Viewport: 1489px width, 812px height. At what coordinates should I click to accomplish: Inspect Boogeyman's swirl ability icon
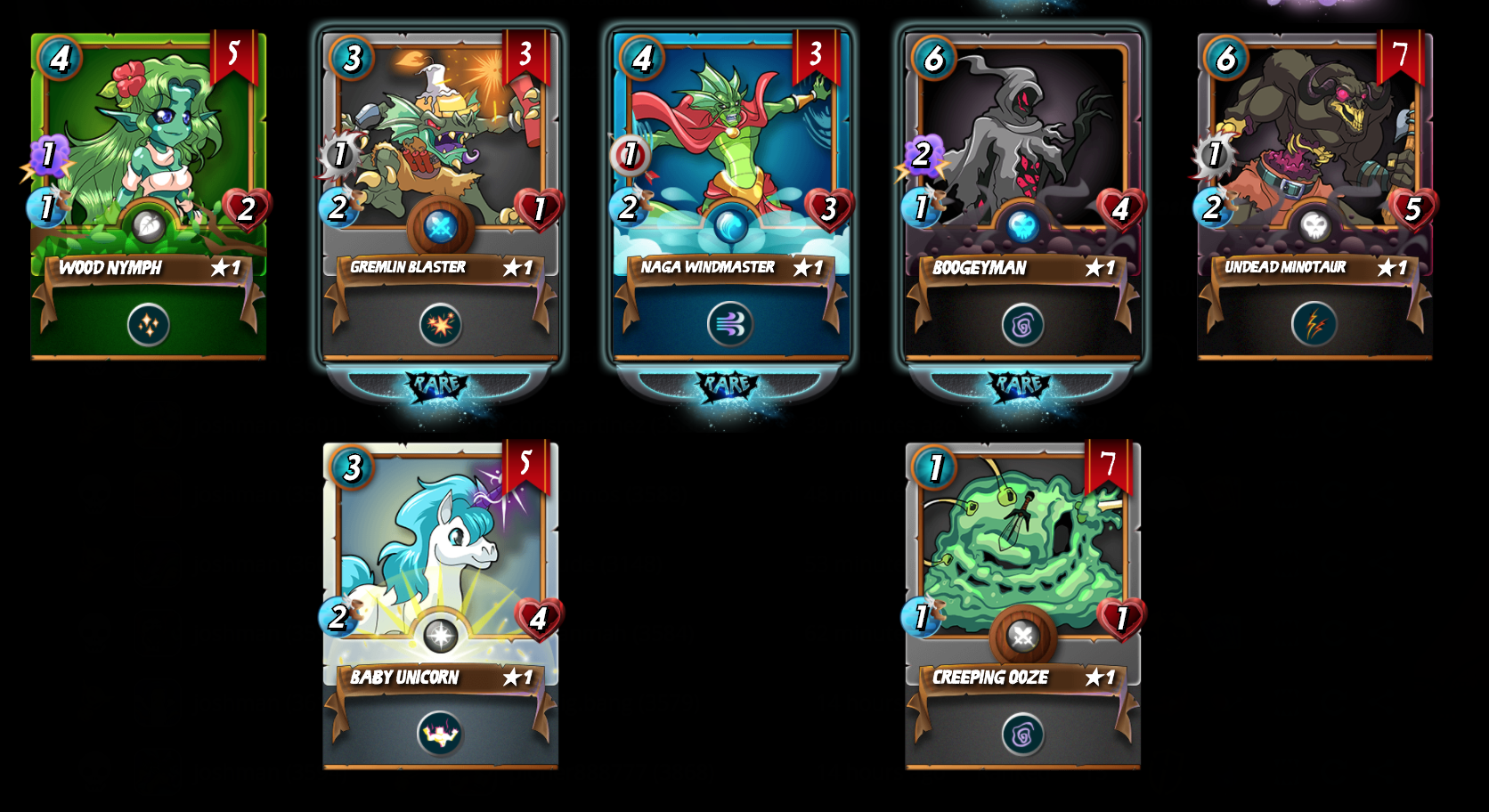coord(1022,326)
